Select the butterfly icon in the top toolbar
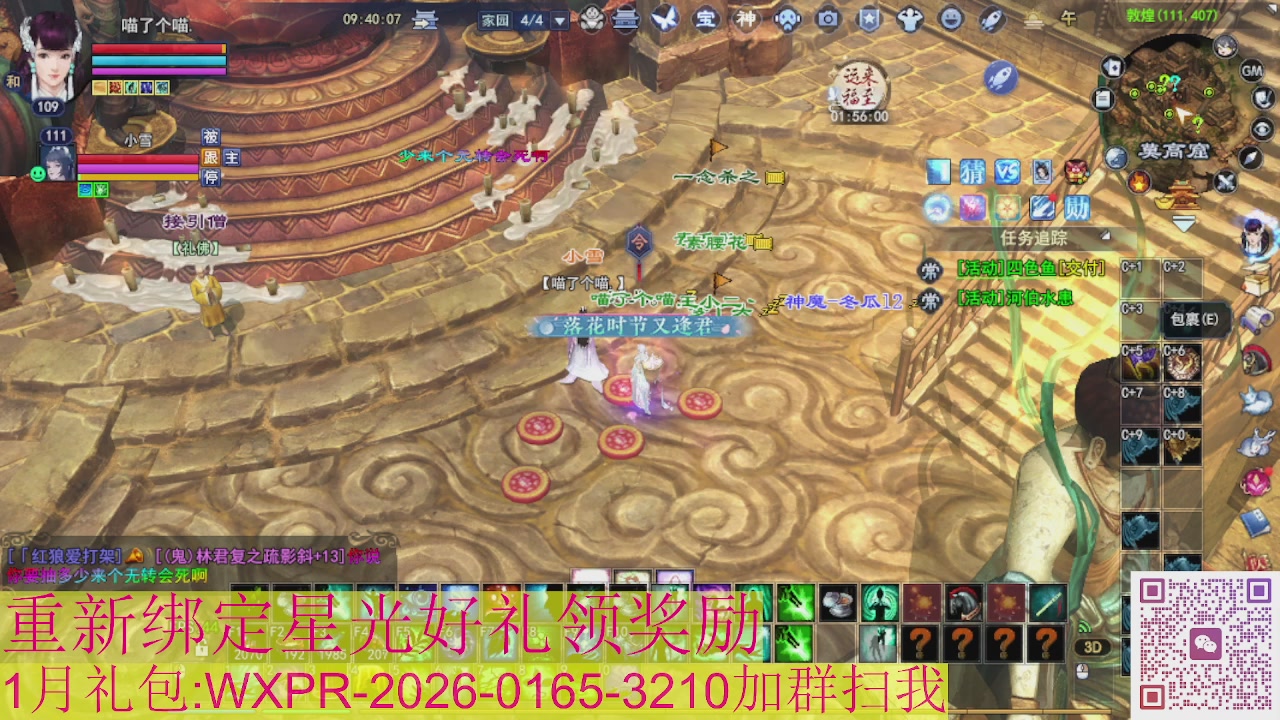1280x720 pixels. point(663,20)
